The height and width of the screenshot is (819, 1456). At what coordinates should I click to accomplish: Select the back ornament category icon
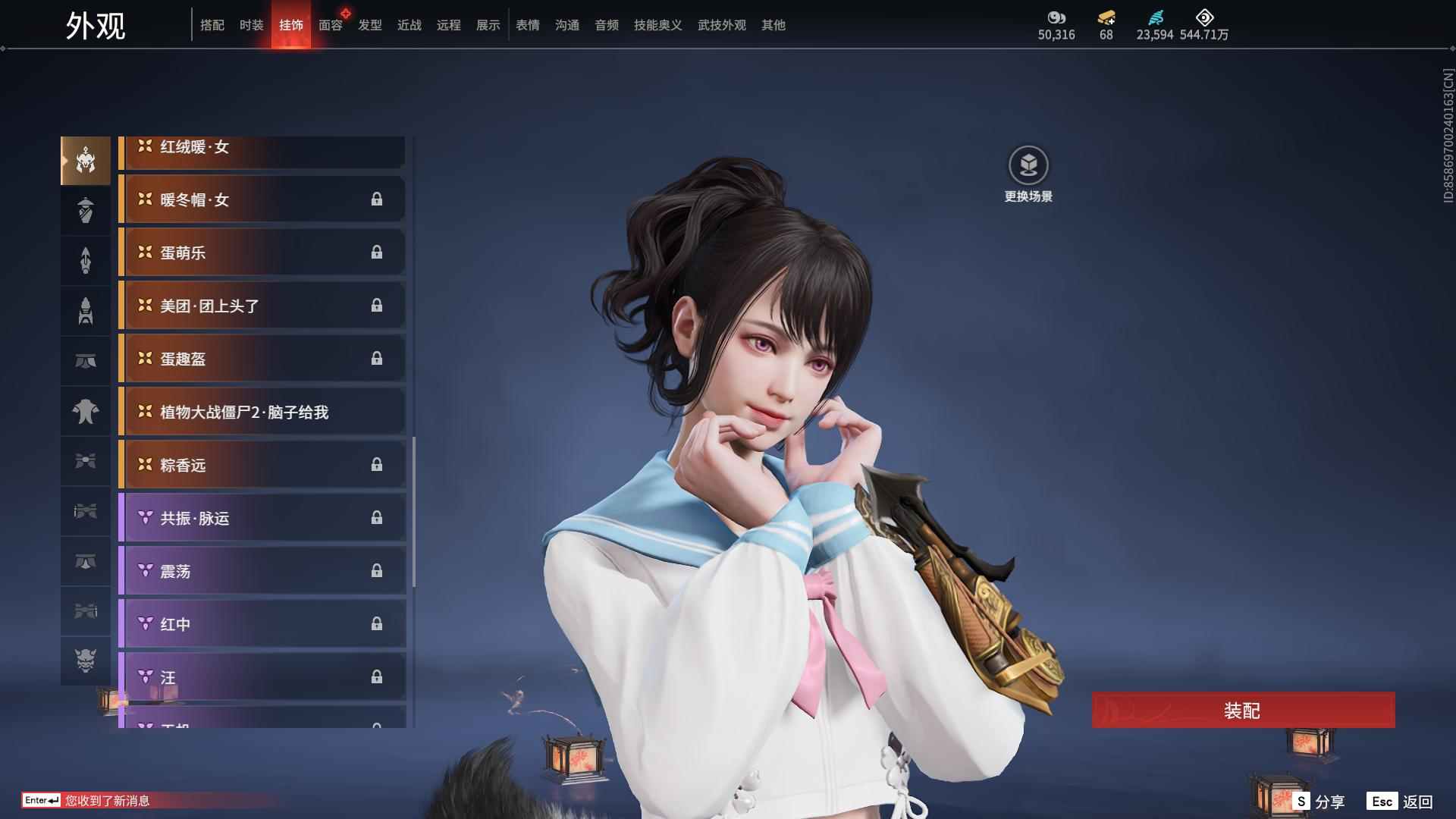pos(86,260)
